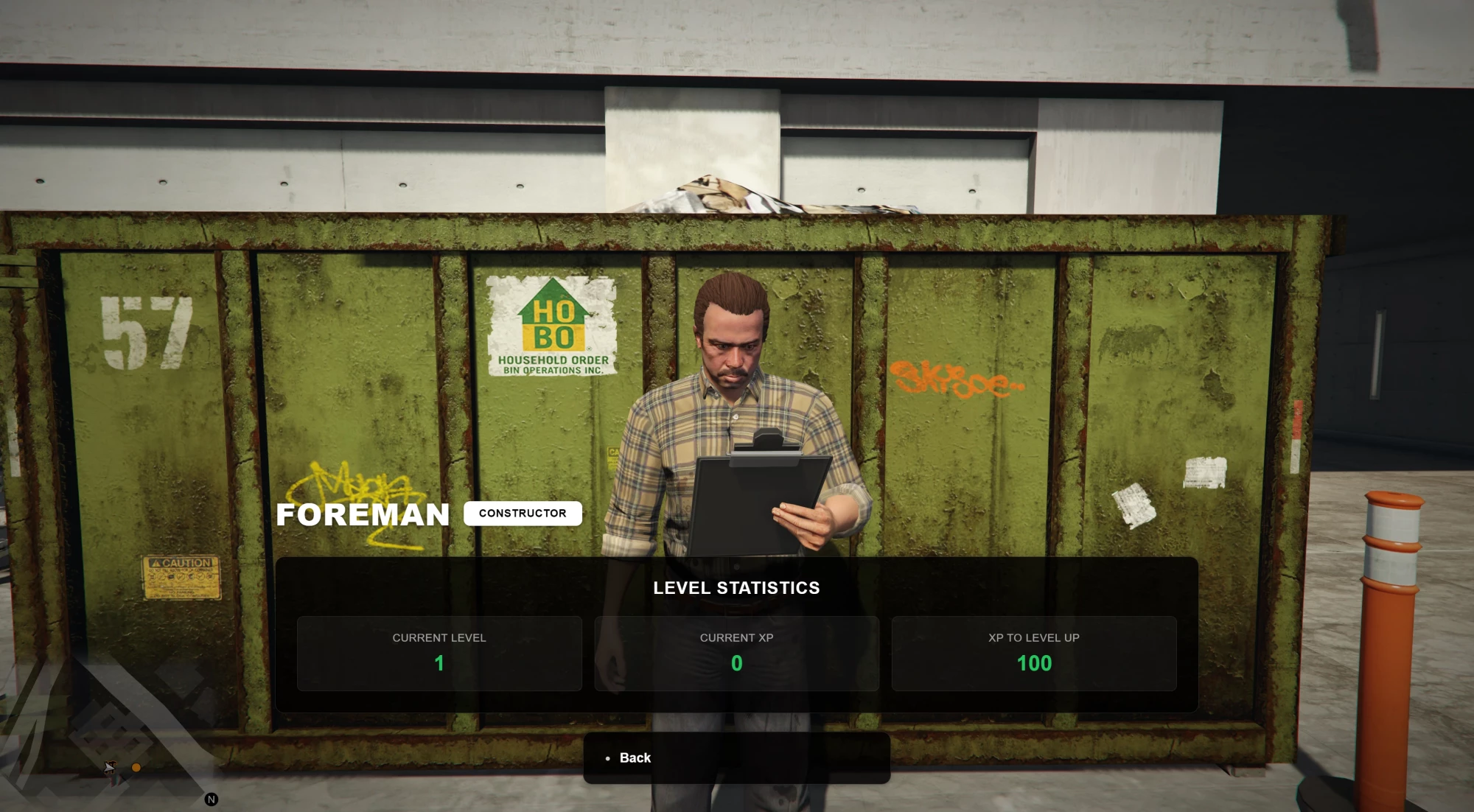
Task: Click the Constructor badge next to Foreman
Action: (x=523, y=513)
